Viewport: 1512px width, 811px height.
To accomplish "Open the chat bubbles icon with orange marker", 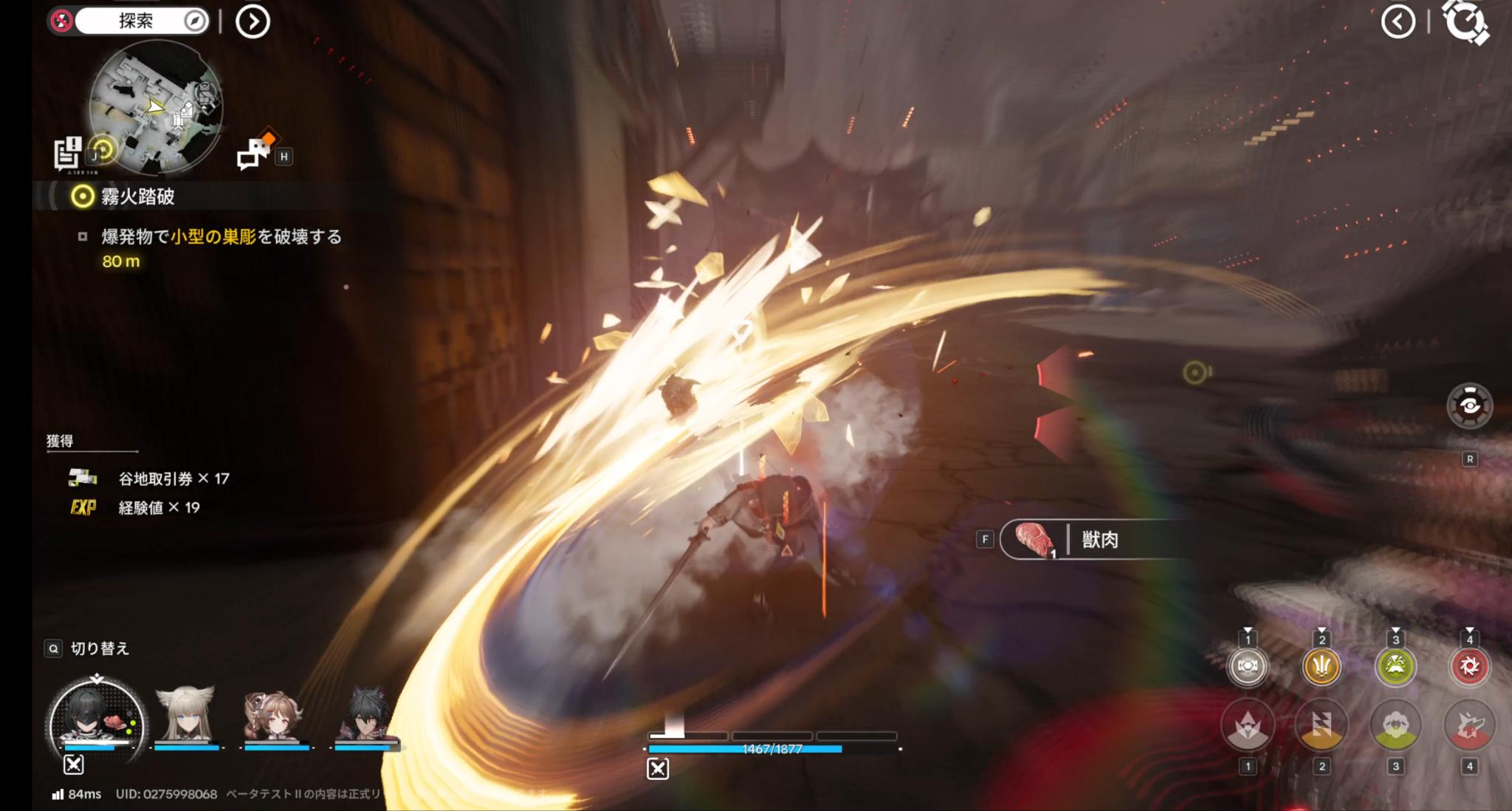I will [255, 151].
